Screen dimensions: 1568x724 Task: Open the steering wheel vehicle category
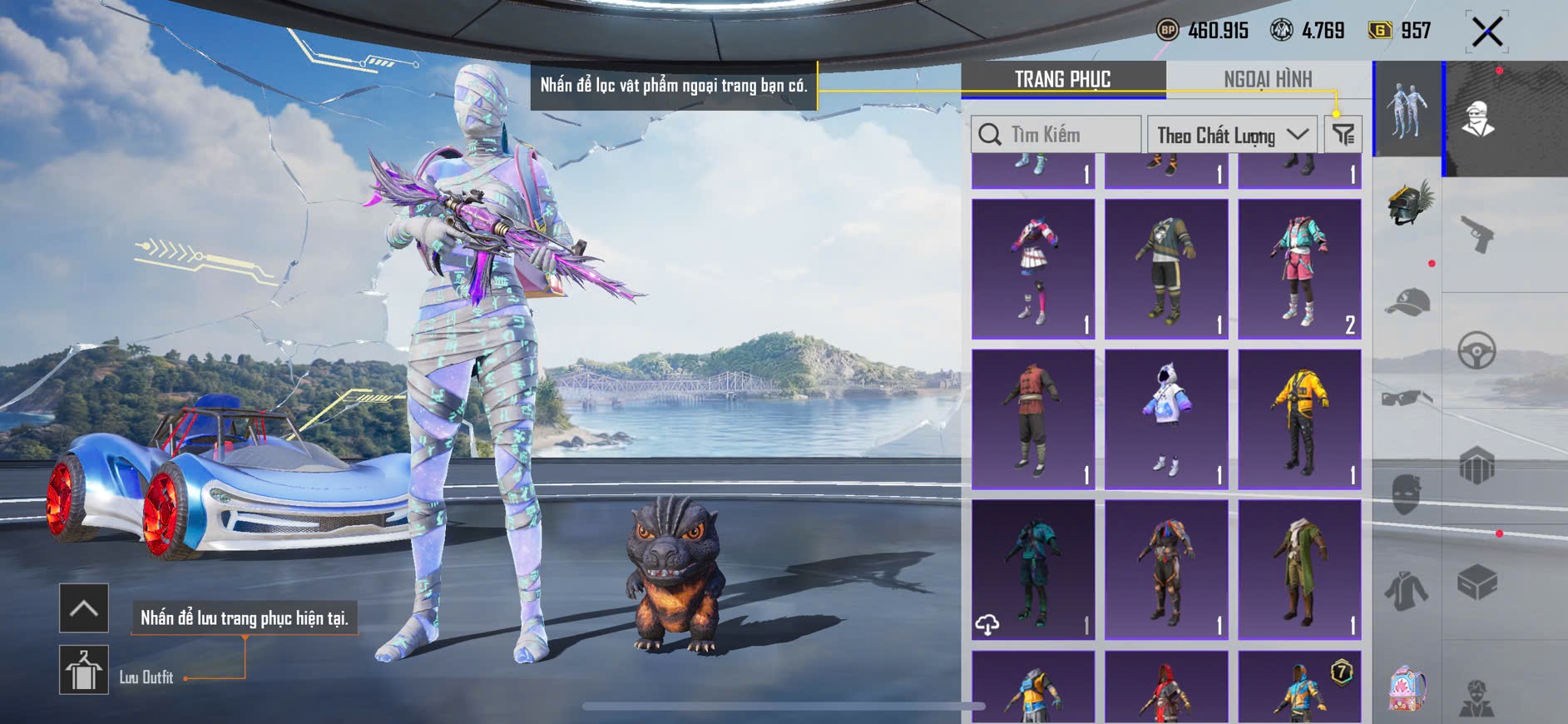click(1477, 350)
